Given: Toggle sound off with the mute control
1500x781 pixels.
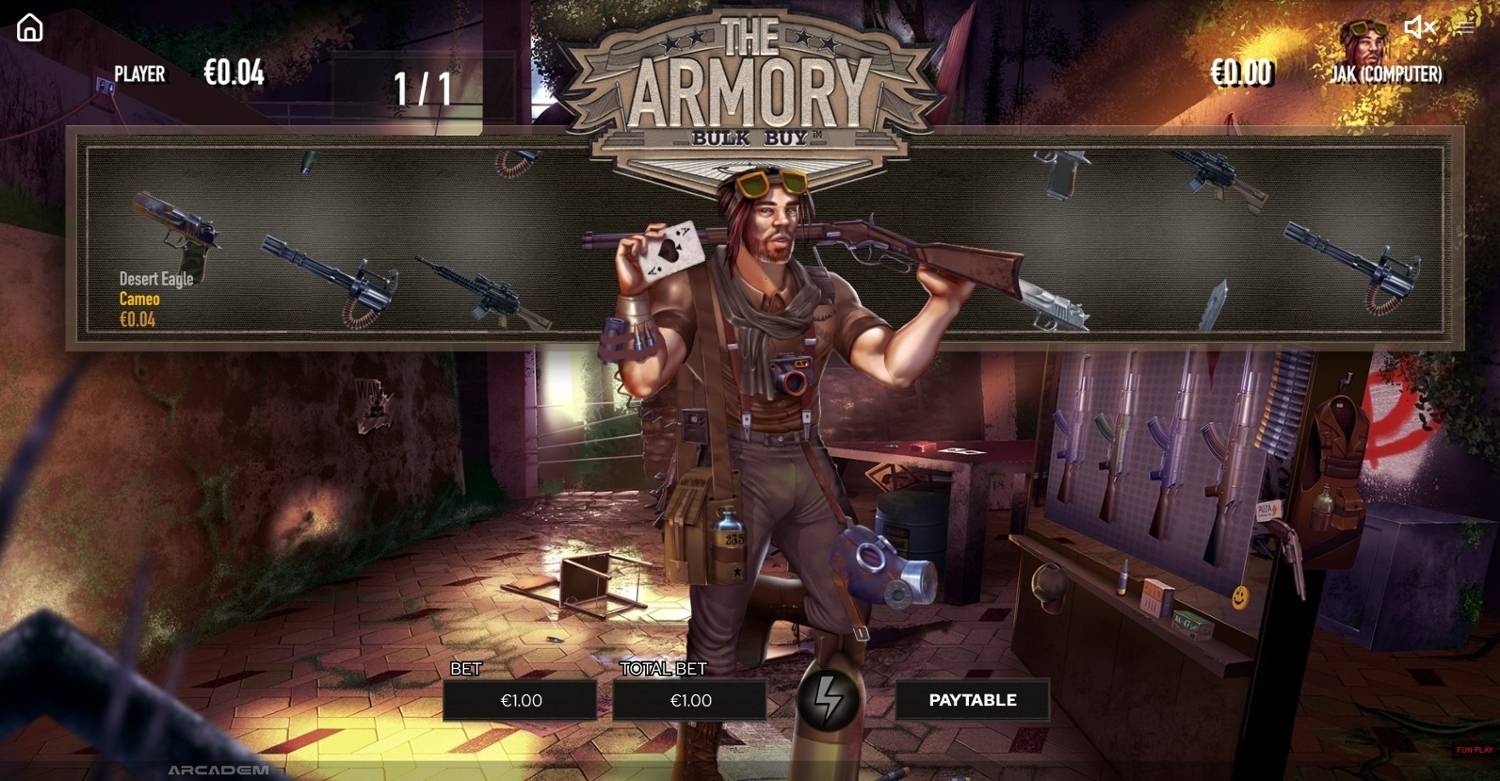Looking at the screenshot, I should coord(1418,27).
